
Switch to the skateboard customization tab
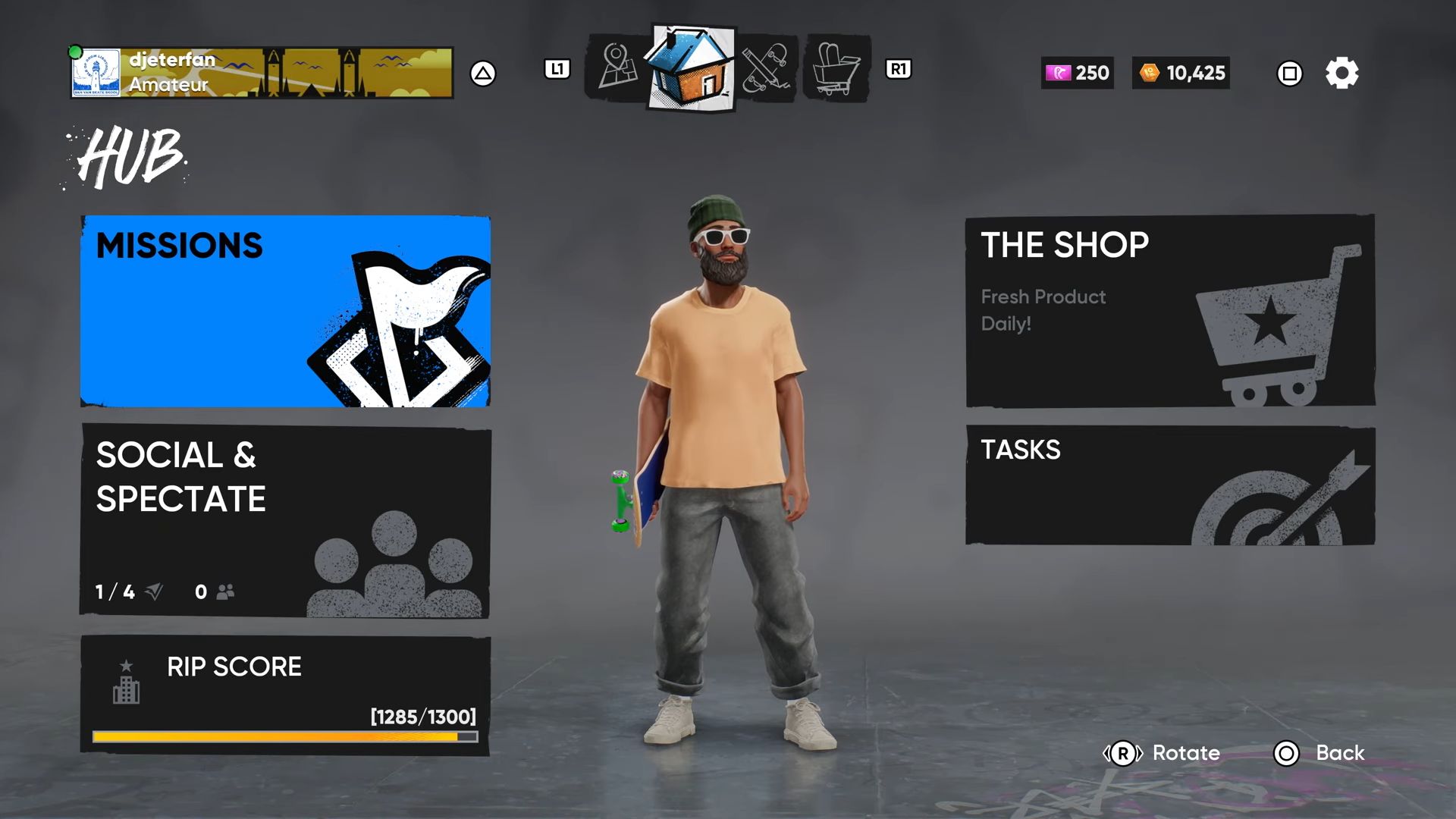pyautogui.click(x=766, y=68)
